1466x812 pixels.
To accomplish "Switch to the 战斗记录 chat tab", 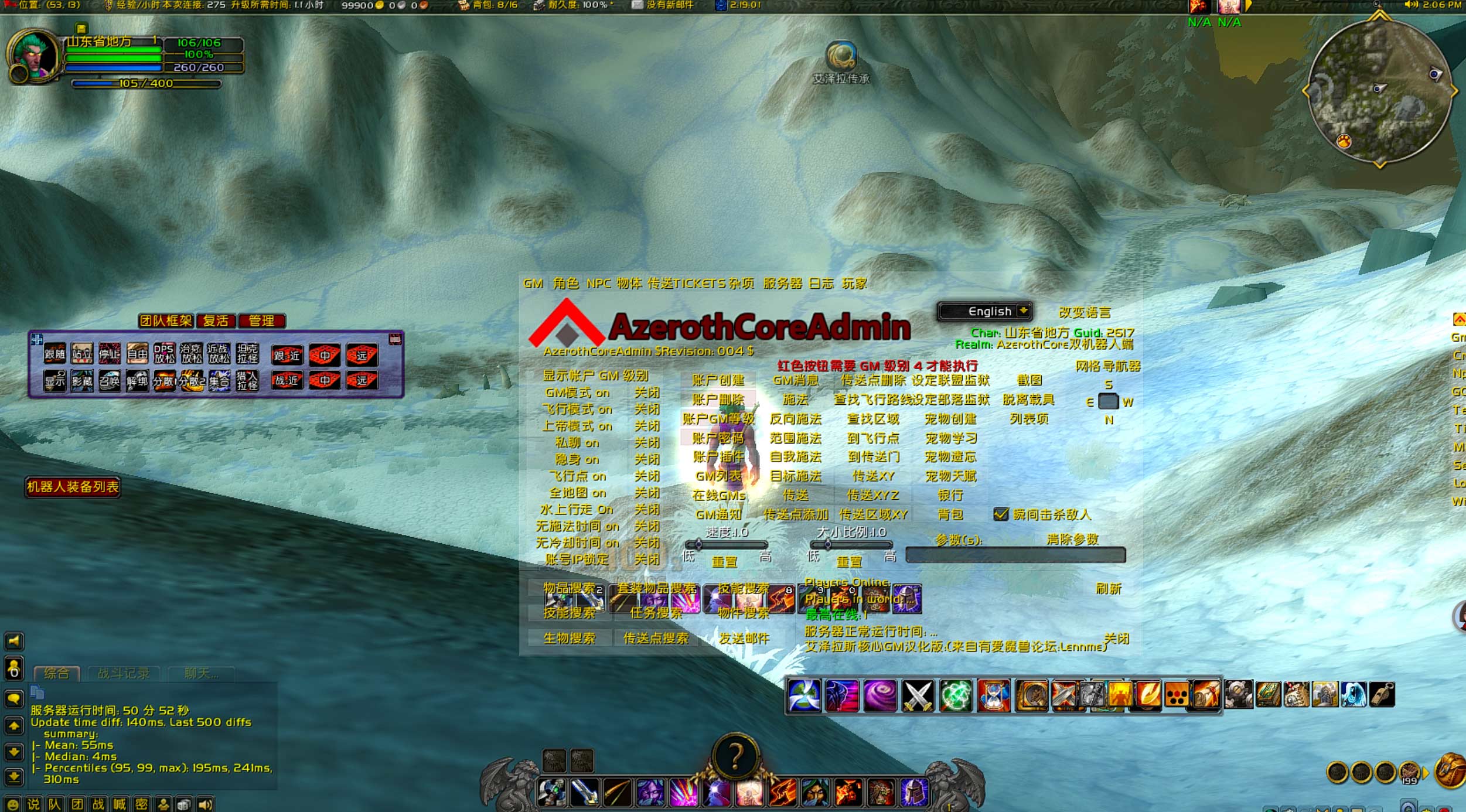I will tap(123, 674).
